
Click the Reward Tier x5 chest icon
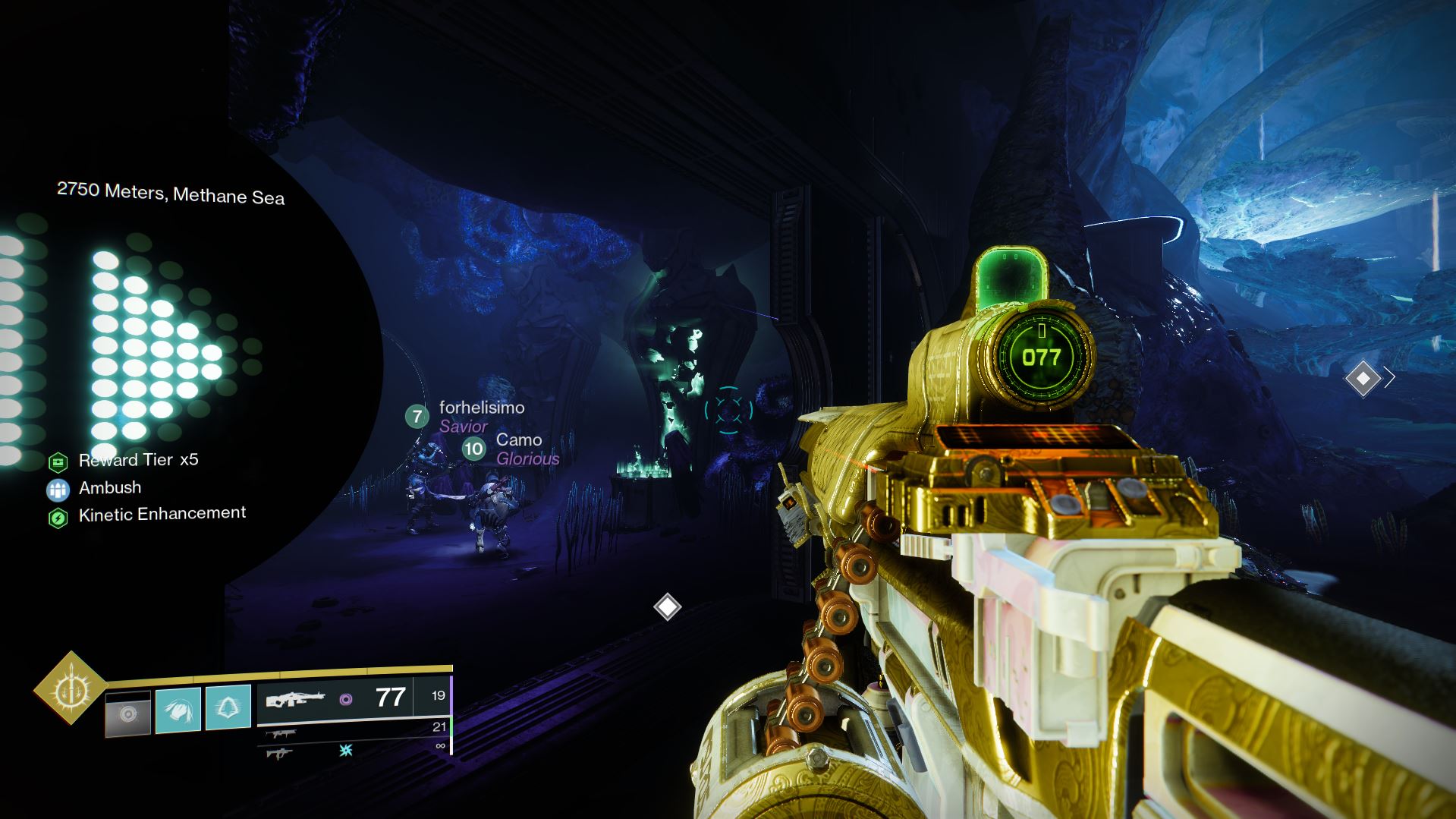[x=58, y=461]
